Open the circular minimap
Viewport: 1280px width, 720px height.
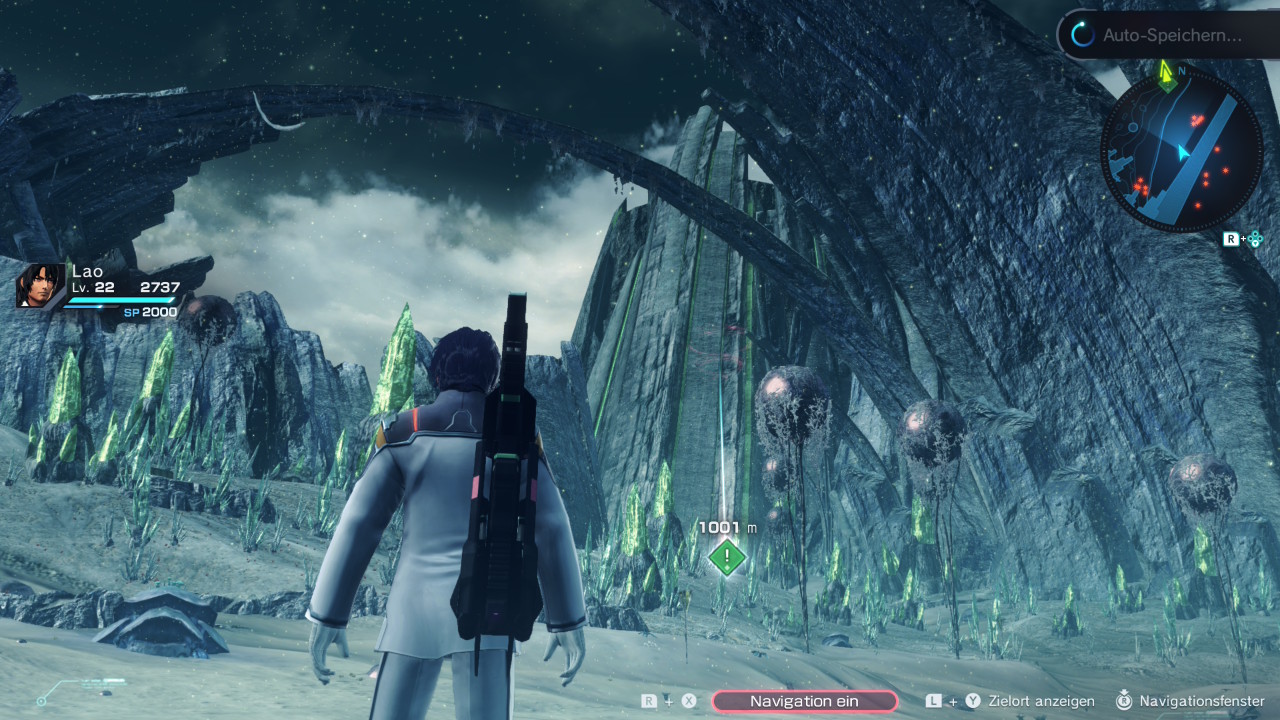point(1181,152)
